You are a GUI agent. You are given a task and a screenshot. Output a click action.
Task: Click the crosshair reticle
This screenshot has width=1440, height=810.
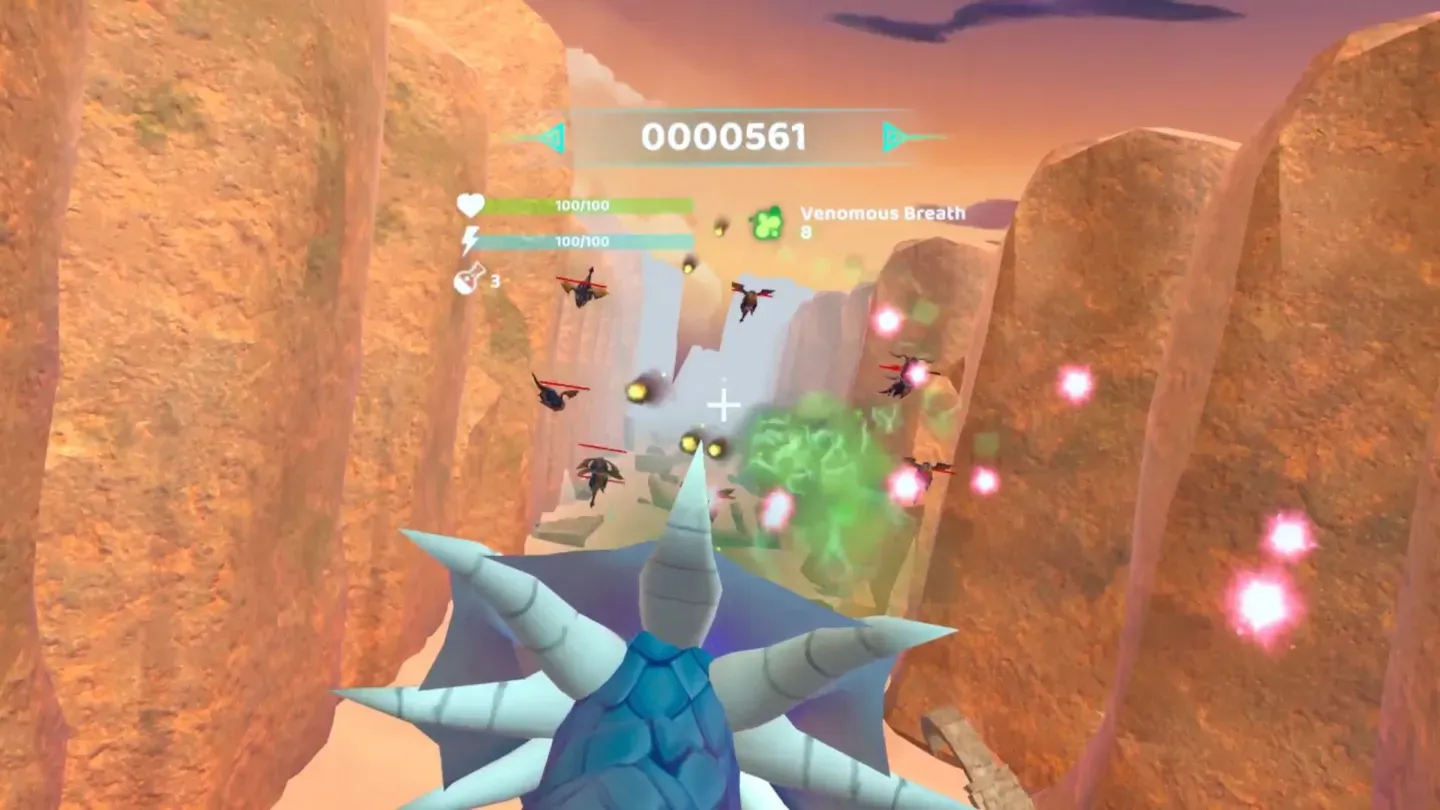tap(722, 405)
